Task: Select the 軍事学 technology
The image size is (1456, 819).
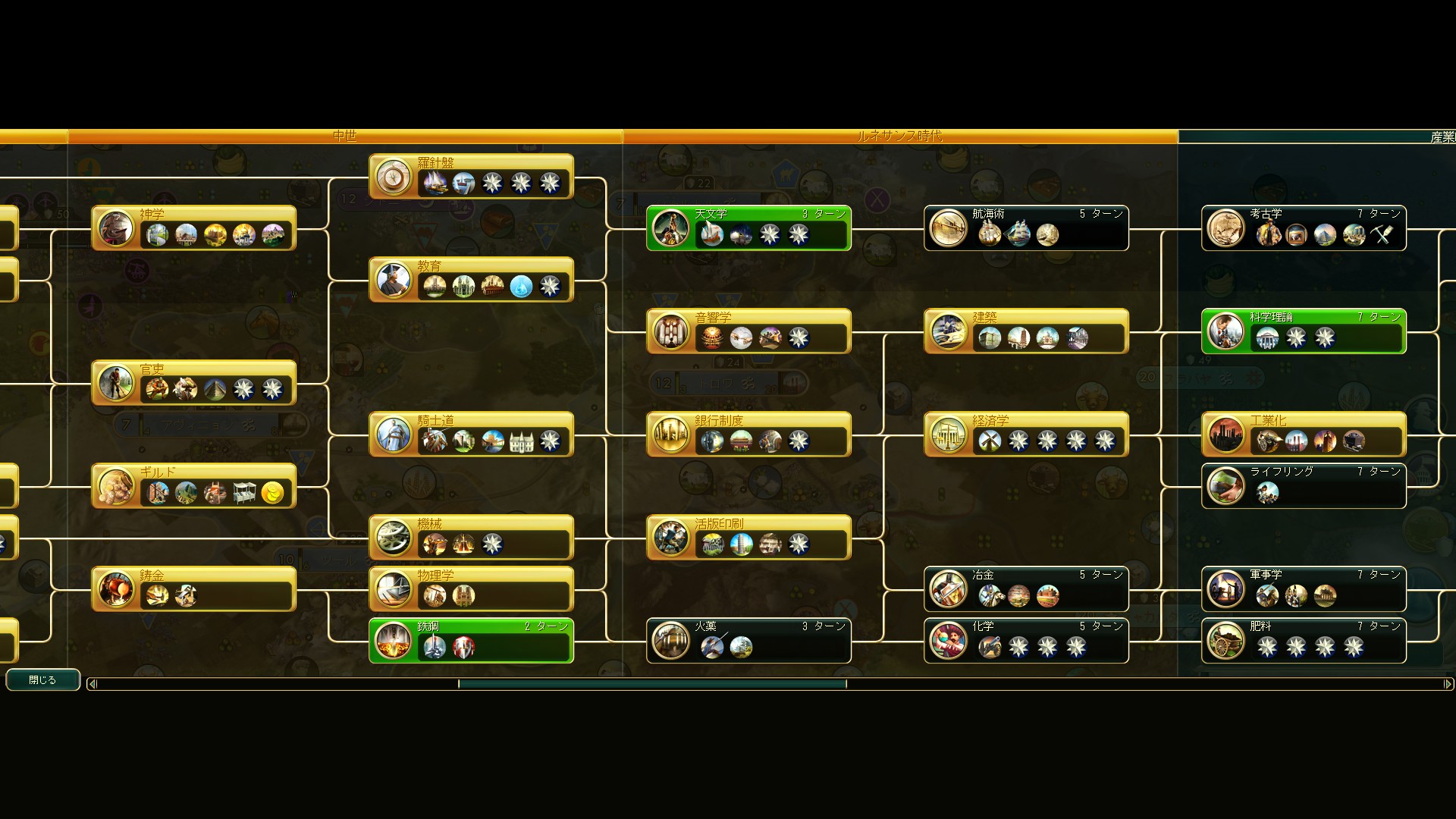Action: (x=1304, y=588)
